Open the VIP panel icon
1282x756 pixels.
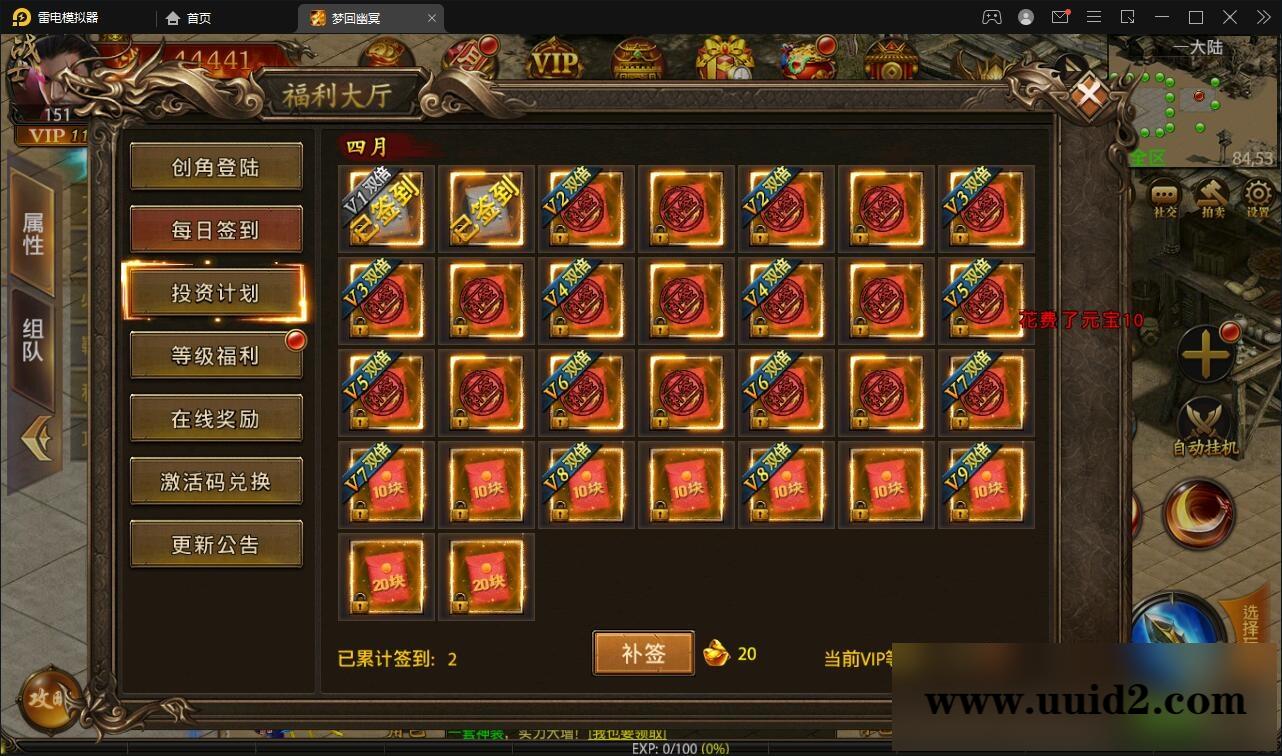pos(554,60)
